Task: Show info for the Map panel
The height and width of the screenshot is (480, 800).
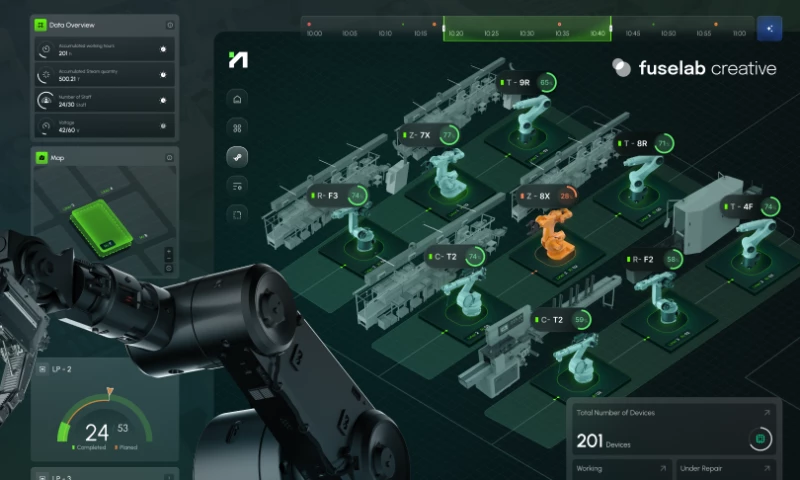Action: (170, 157)
